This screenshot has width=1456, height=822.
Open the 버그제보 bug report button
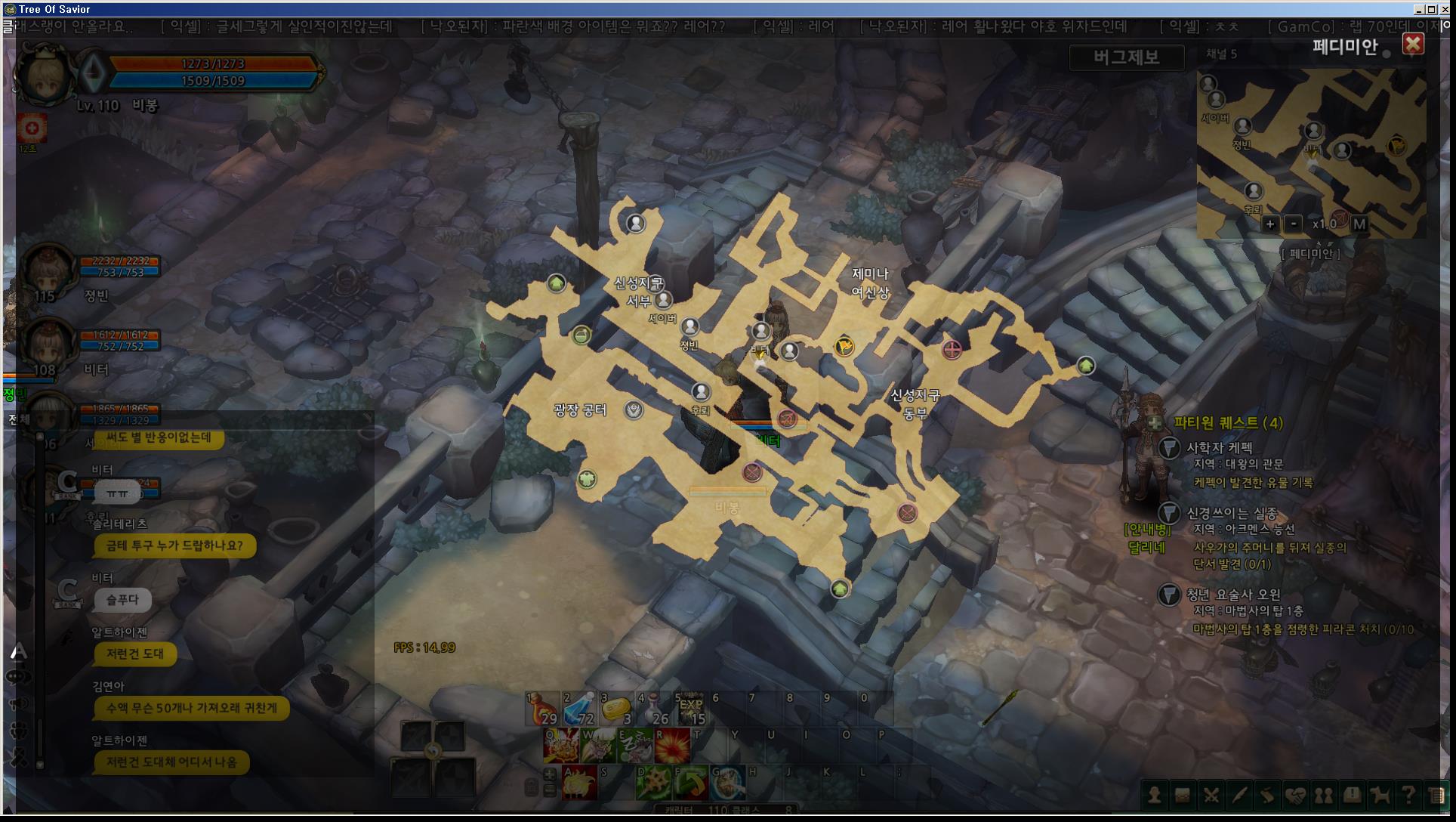[1126, 57]
